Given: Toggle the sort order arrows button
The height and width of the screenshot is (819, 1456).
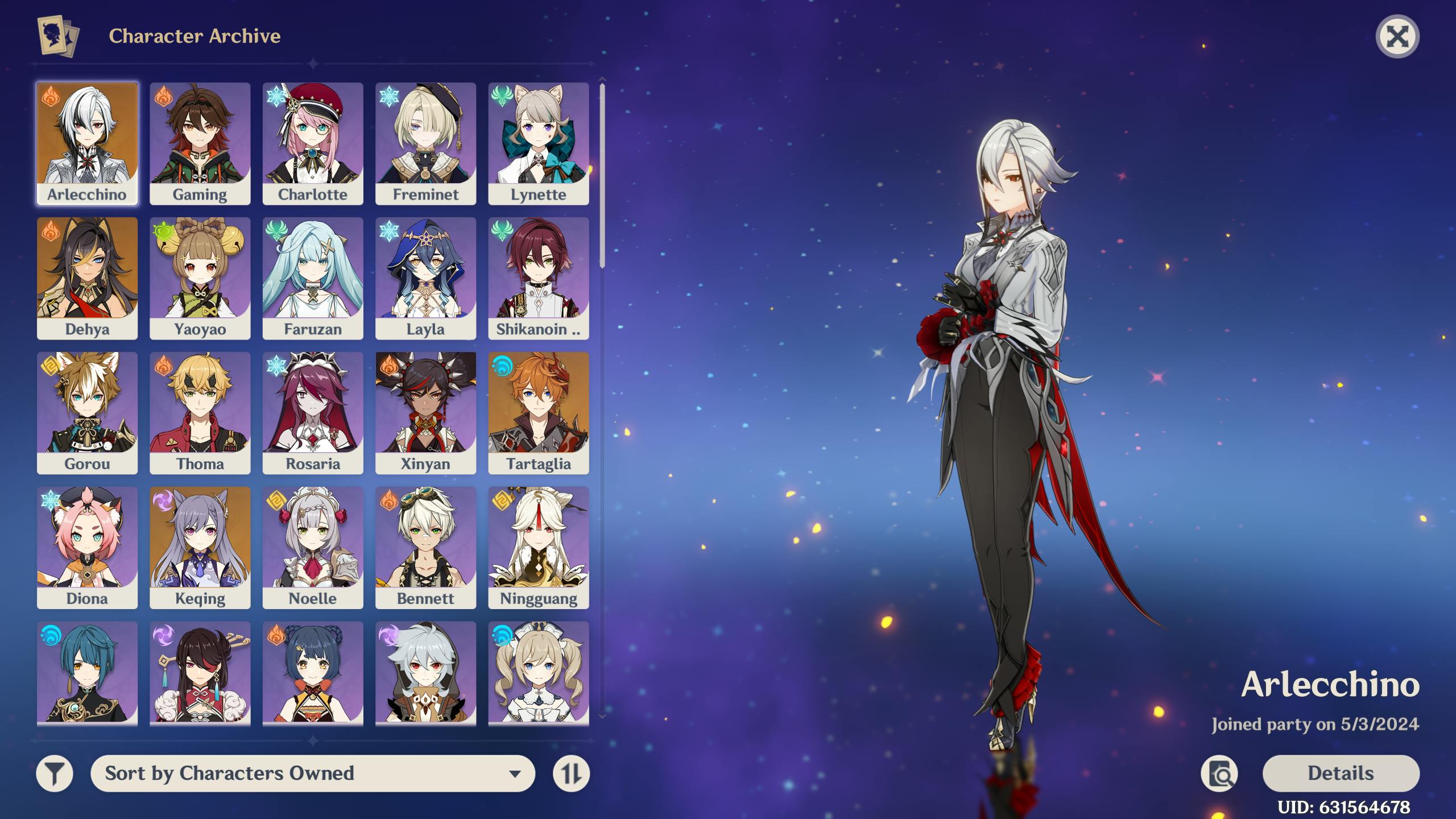Looking at the screenshot, I should click(571, 773).
